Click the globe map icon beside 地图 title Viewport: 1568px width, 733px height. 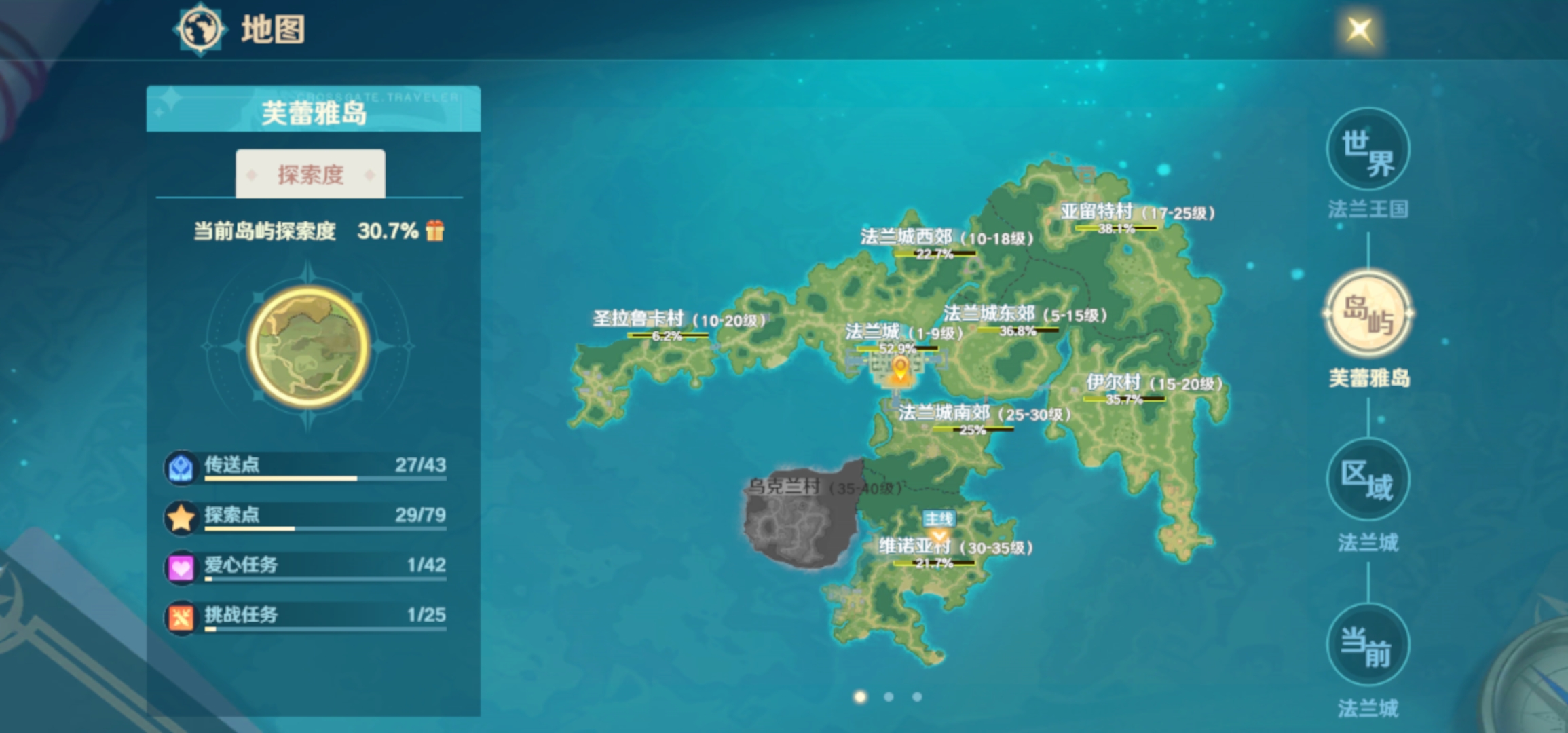point(200,29)
